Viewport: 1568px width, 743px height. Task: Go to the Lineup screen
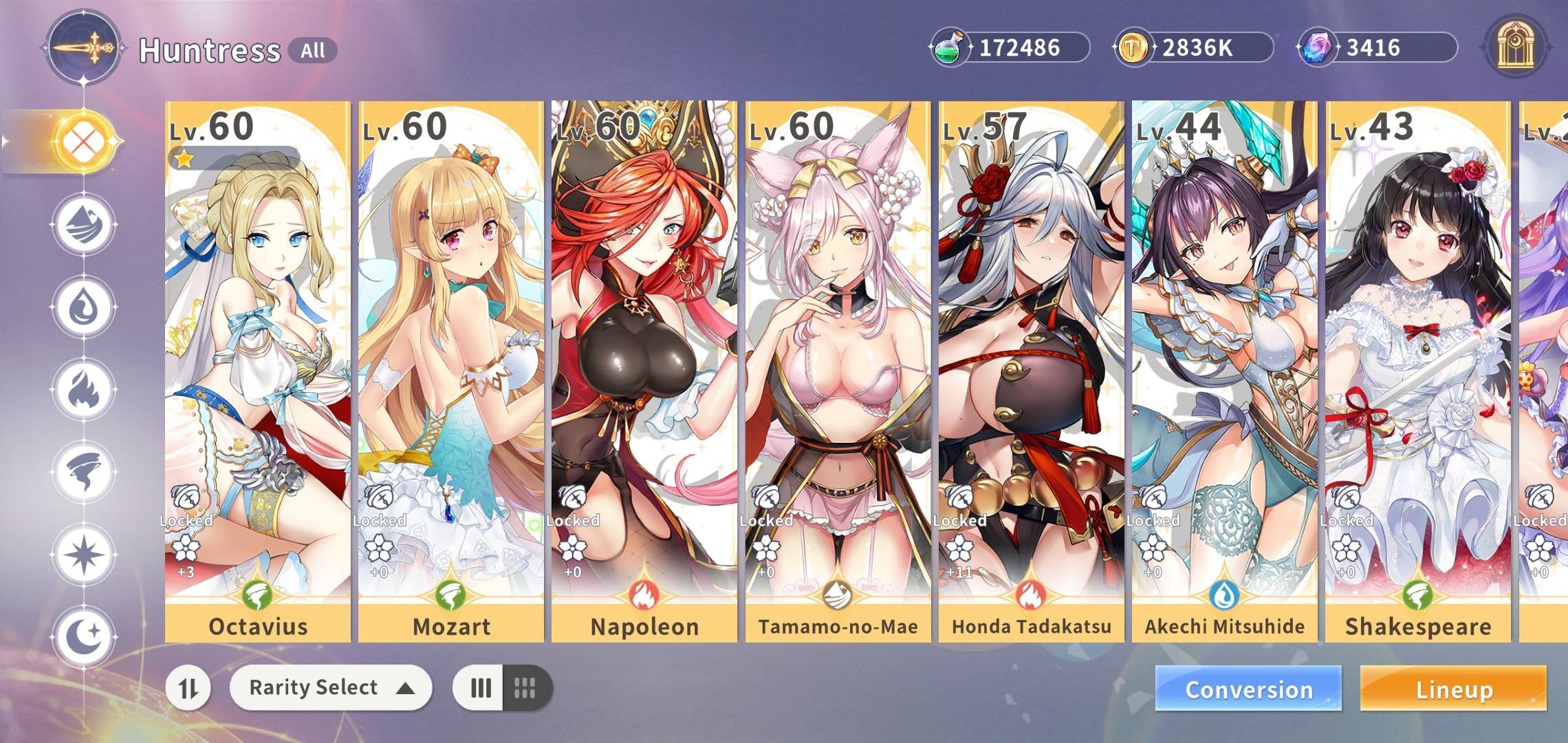[1453, 689]
